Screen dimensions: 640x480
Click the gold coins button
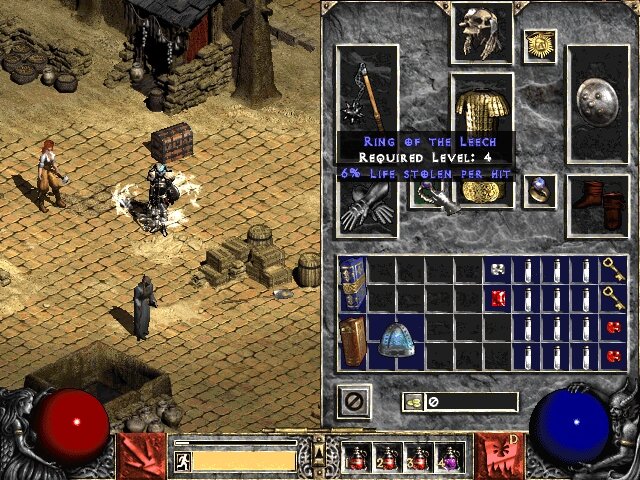pos(413,402)
